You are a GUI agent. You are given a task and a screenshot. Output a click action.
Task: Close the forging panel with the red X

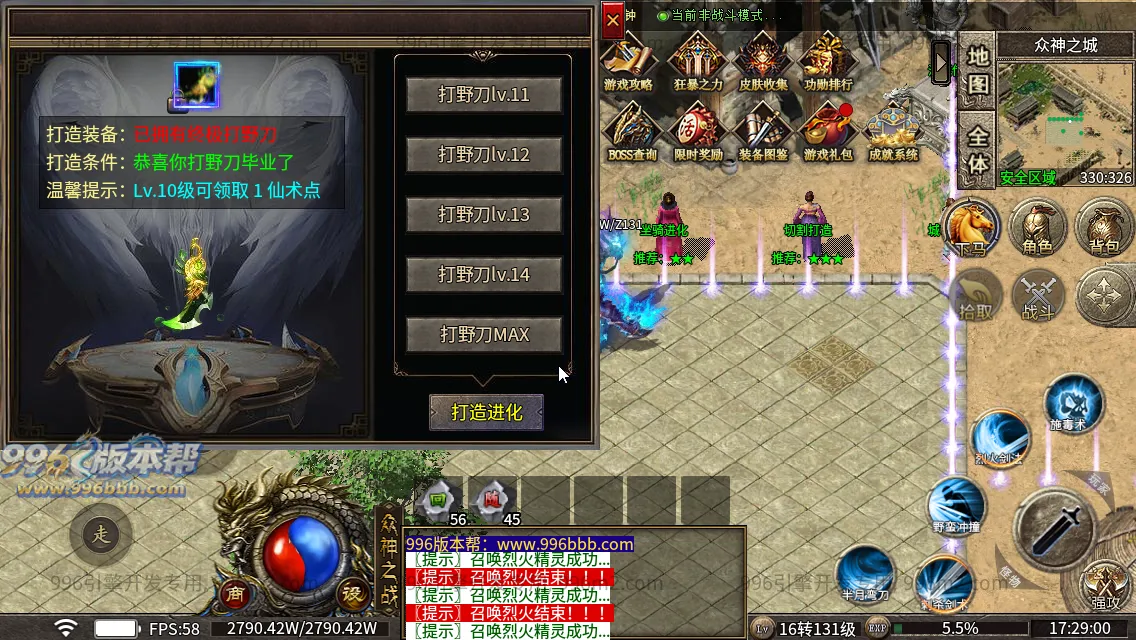612,19
